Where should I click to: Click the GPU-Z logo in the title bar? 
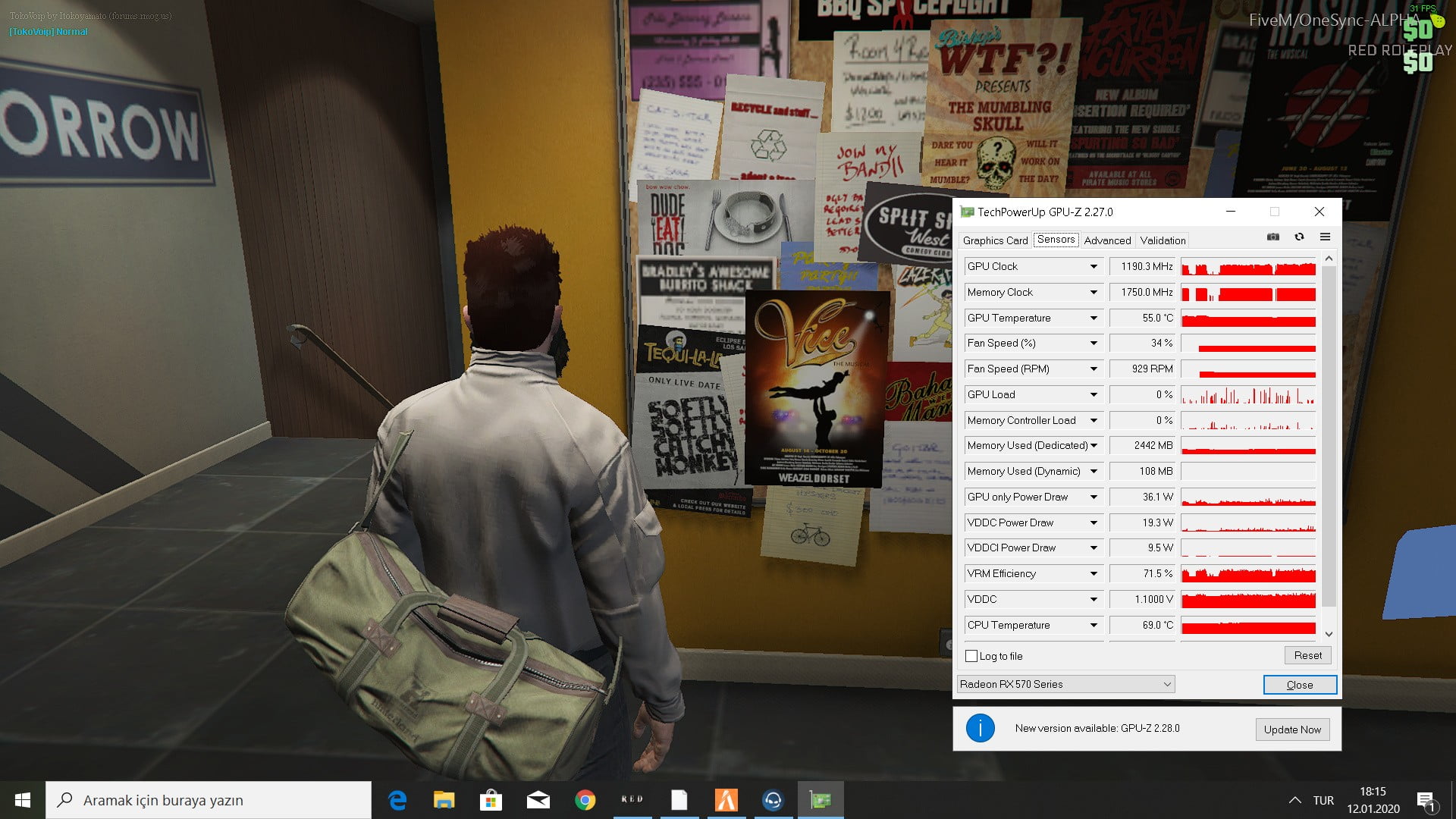pos(967,212)
